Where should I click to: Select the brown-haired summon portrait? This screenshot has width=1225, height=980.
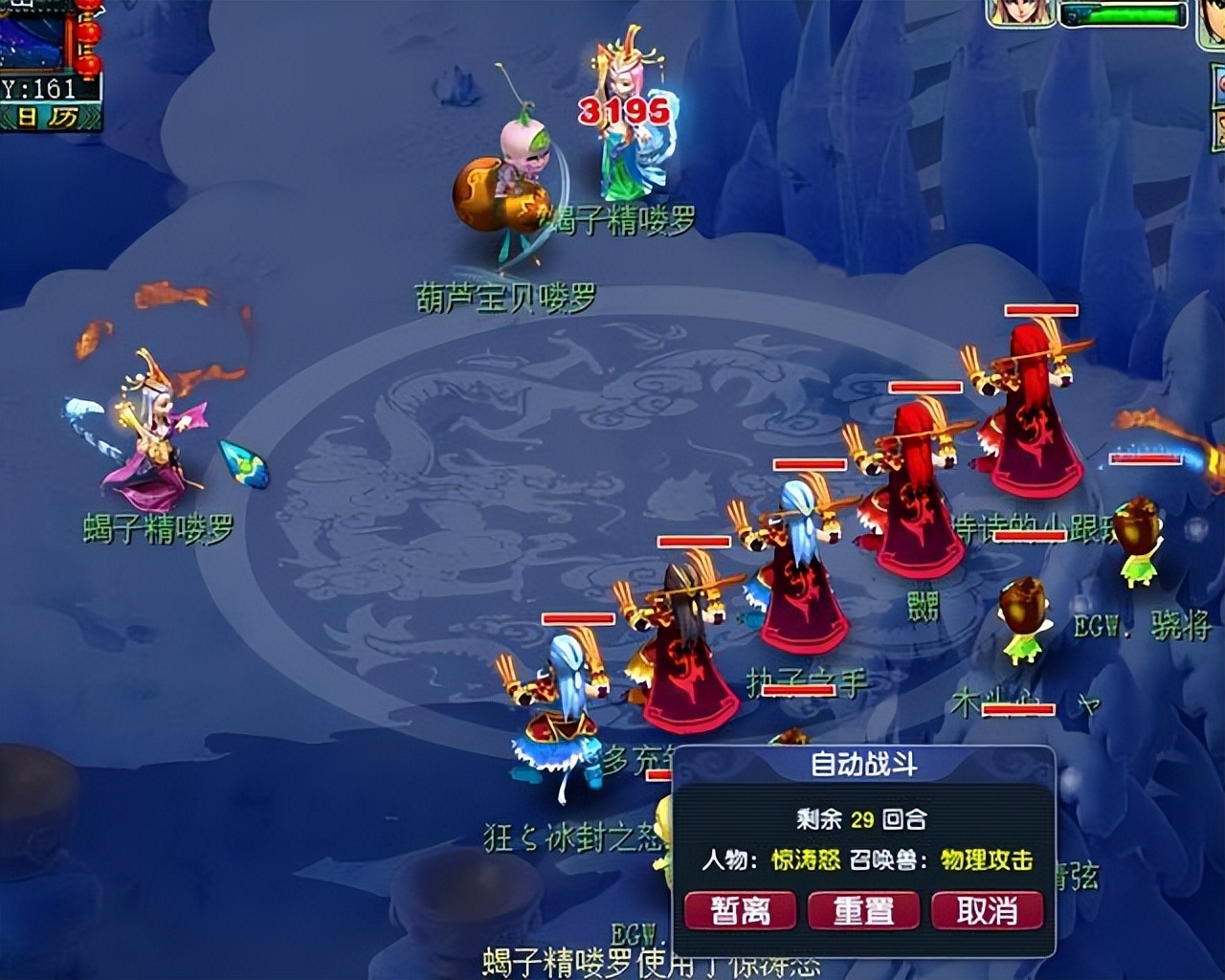point(1021,12)
